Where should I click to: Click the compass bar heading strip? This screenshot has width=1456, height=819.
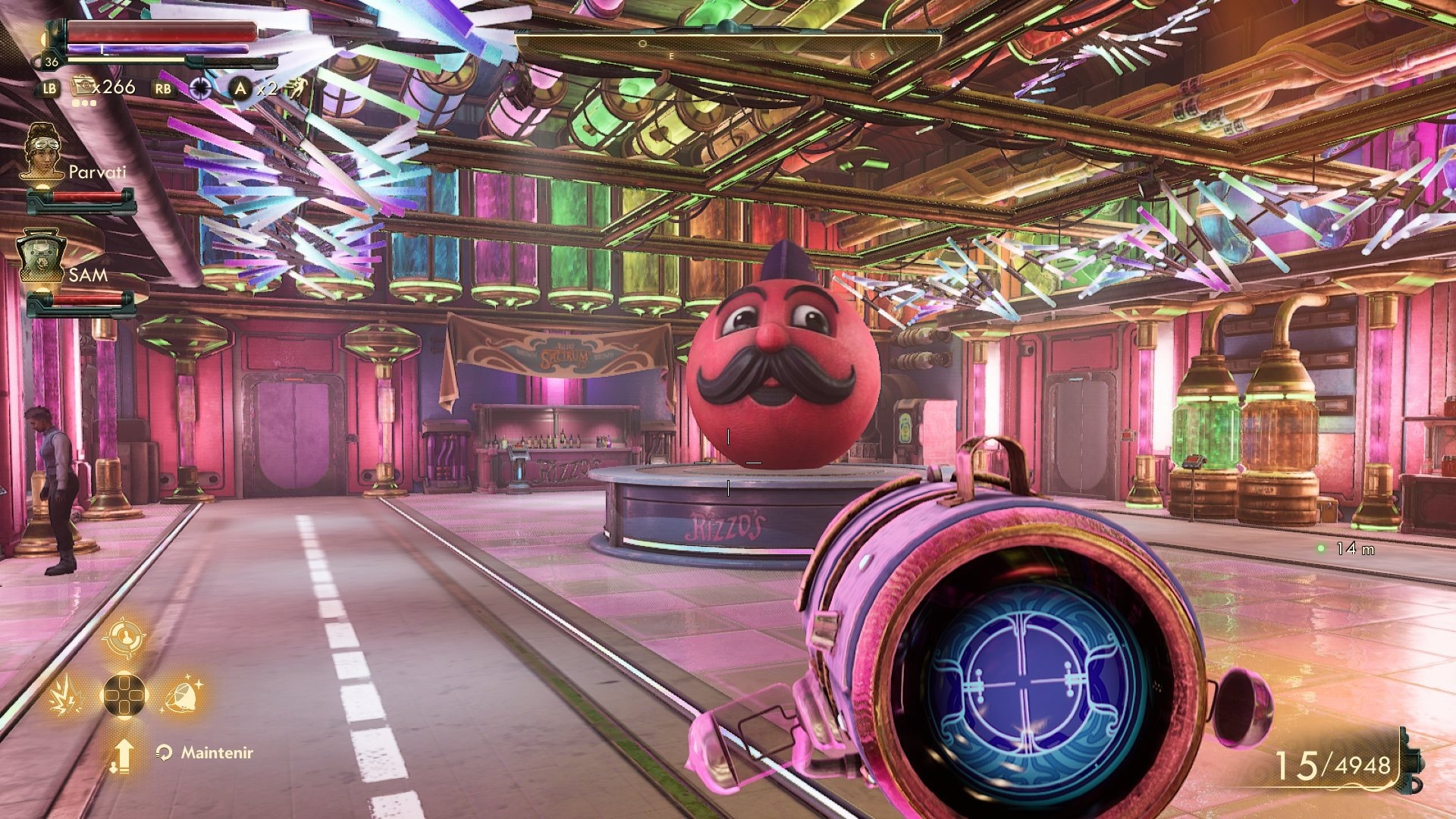728,45
